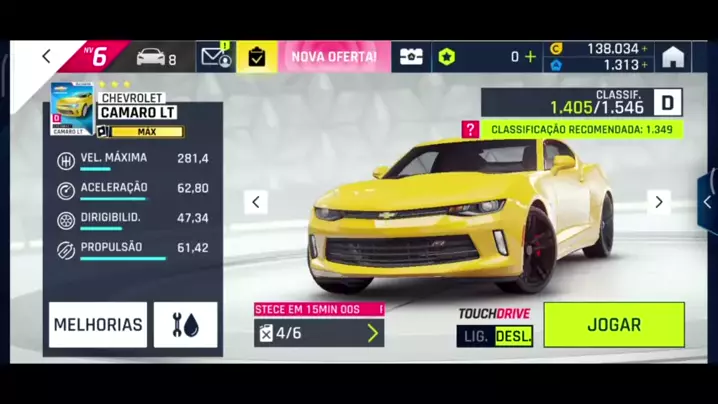Open the card packs icon

pyautogui.click(x=411, y=57)
